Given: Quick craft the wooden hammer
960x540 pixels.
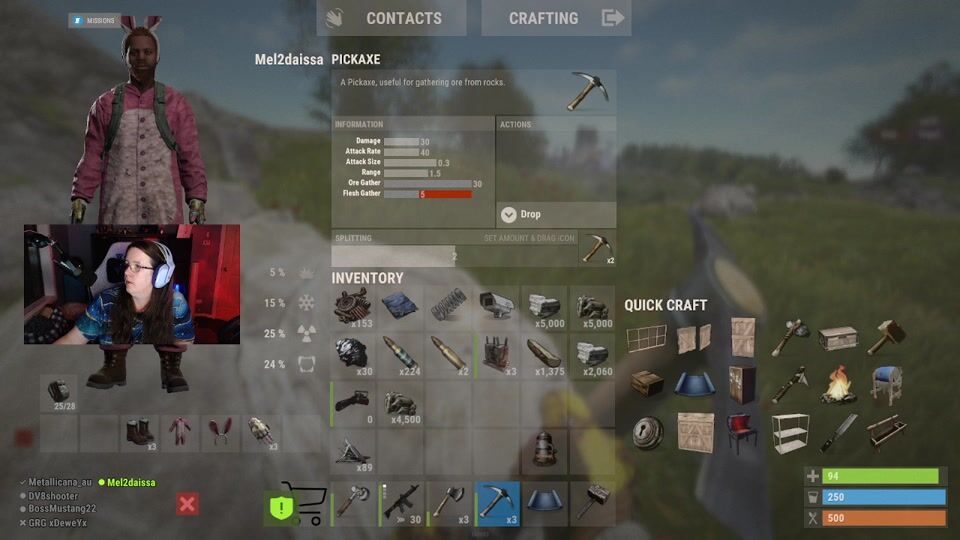Looking at the screenshot, I should click(x=886, y=338).
